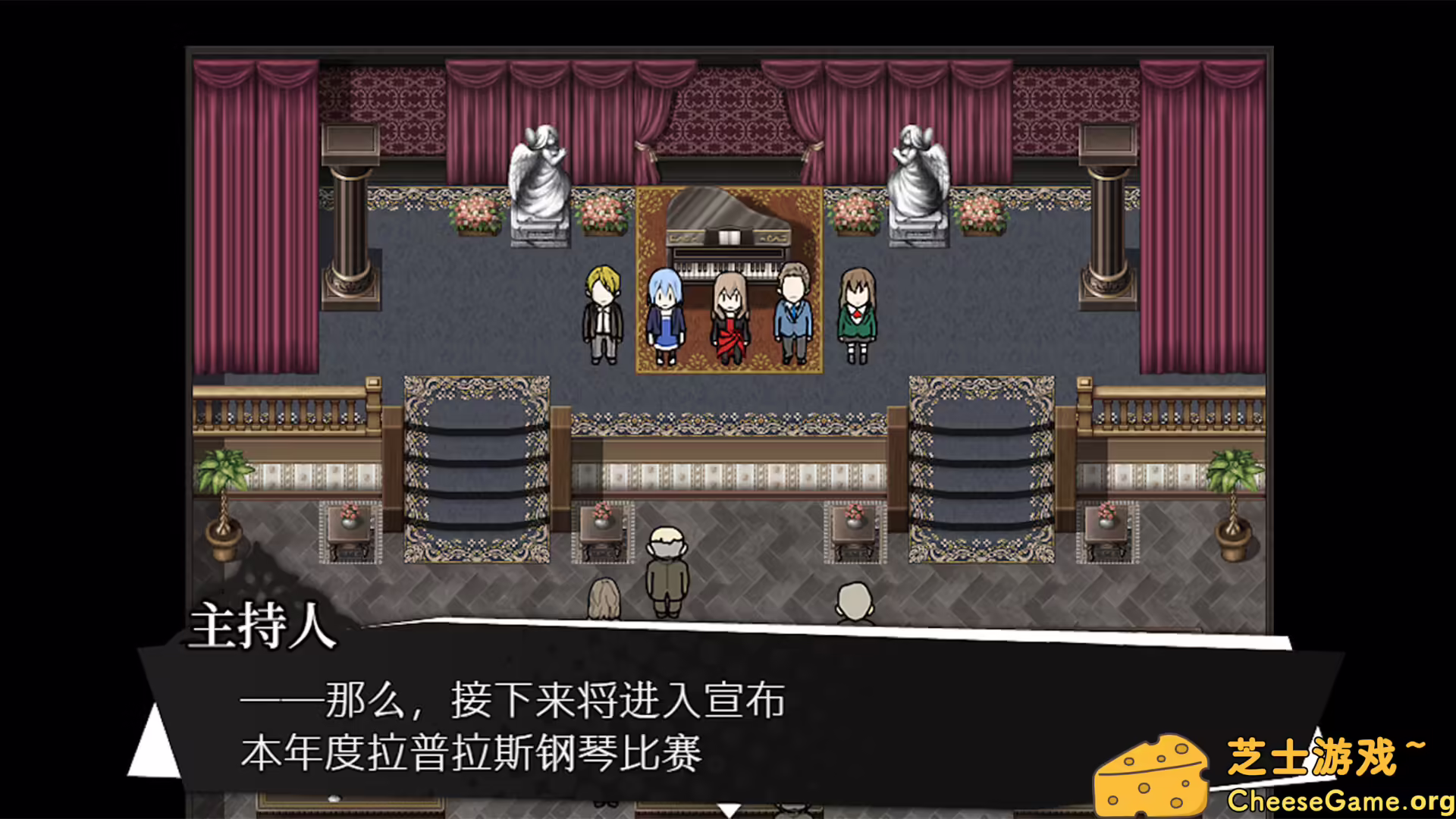Viewport: 1456px width, 819px height.
Task: Select the man in the blue suit
Action: (x=795, y=318)
